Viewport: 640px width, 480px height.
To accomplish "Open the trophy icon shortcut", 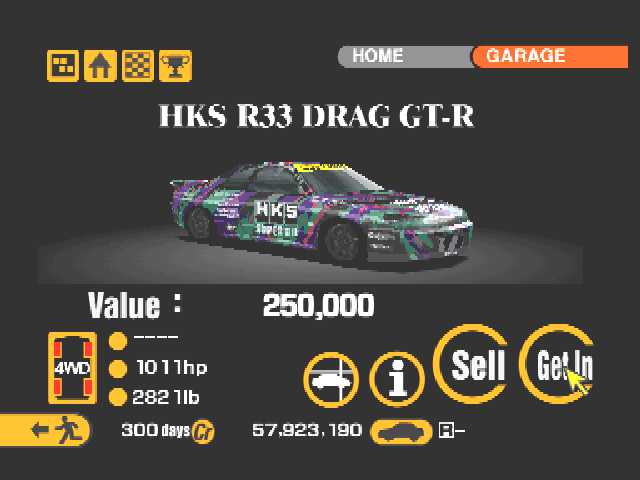I will pyautogui.click(x=175, y=66).
